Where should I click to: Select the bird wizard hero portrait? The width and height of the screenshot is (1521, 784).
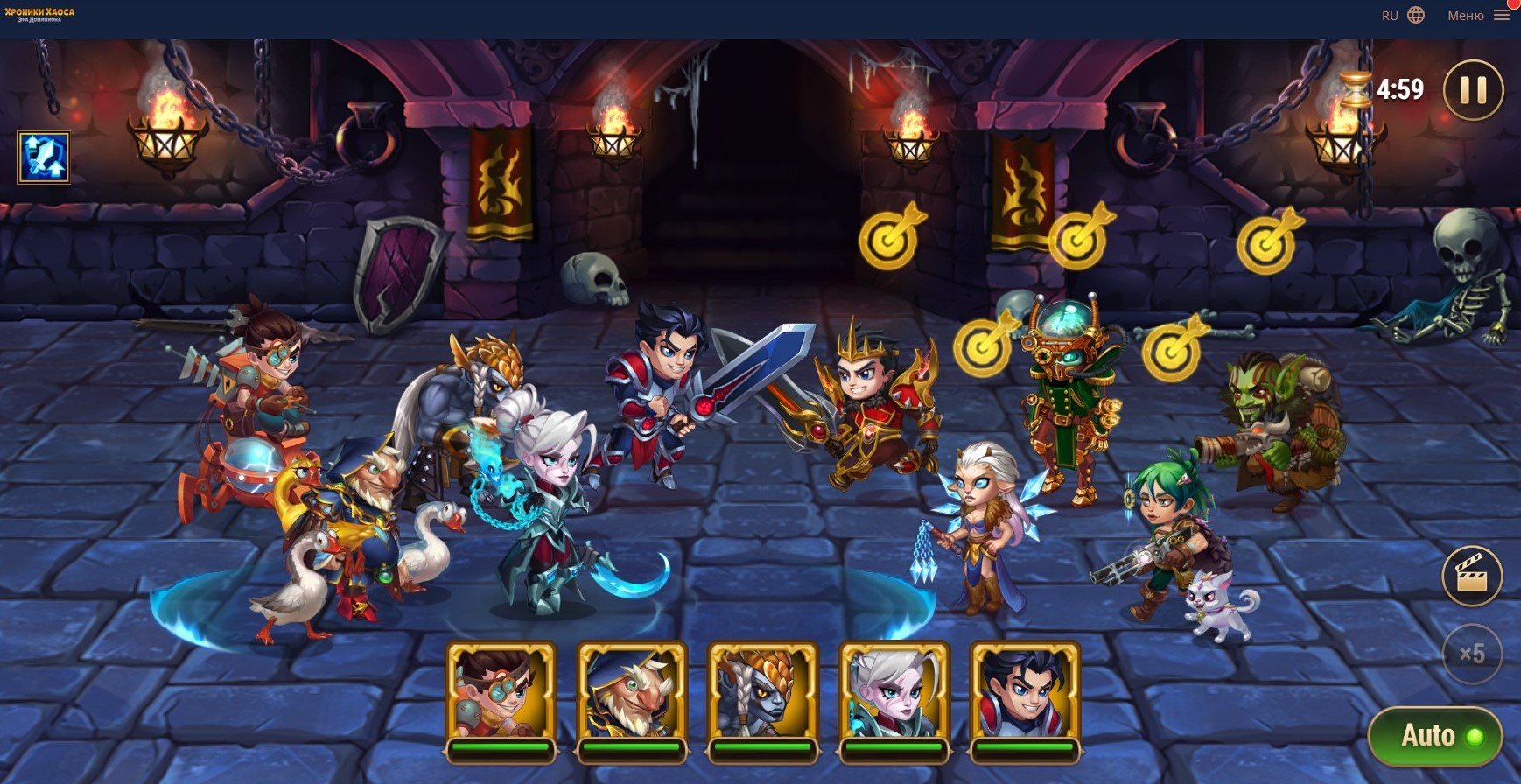[x=632, y=693]
